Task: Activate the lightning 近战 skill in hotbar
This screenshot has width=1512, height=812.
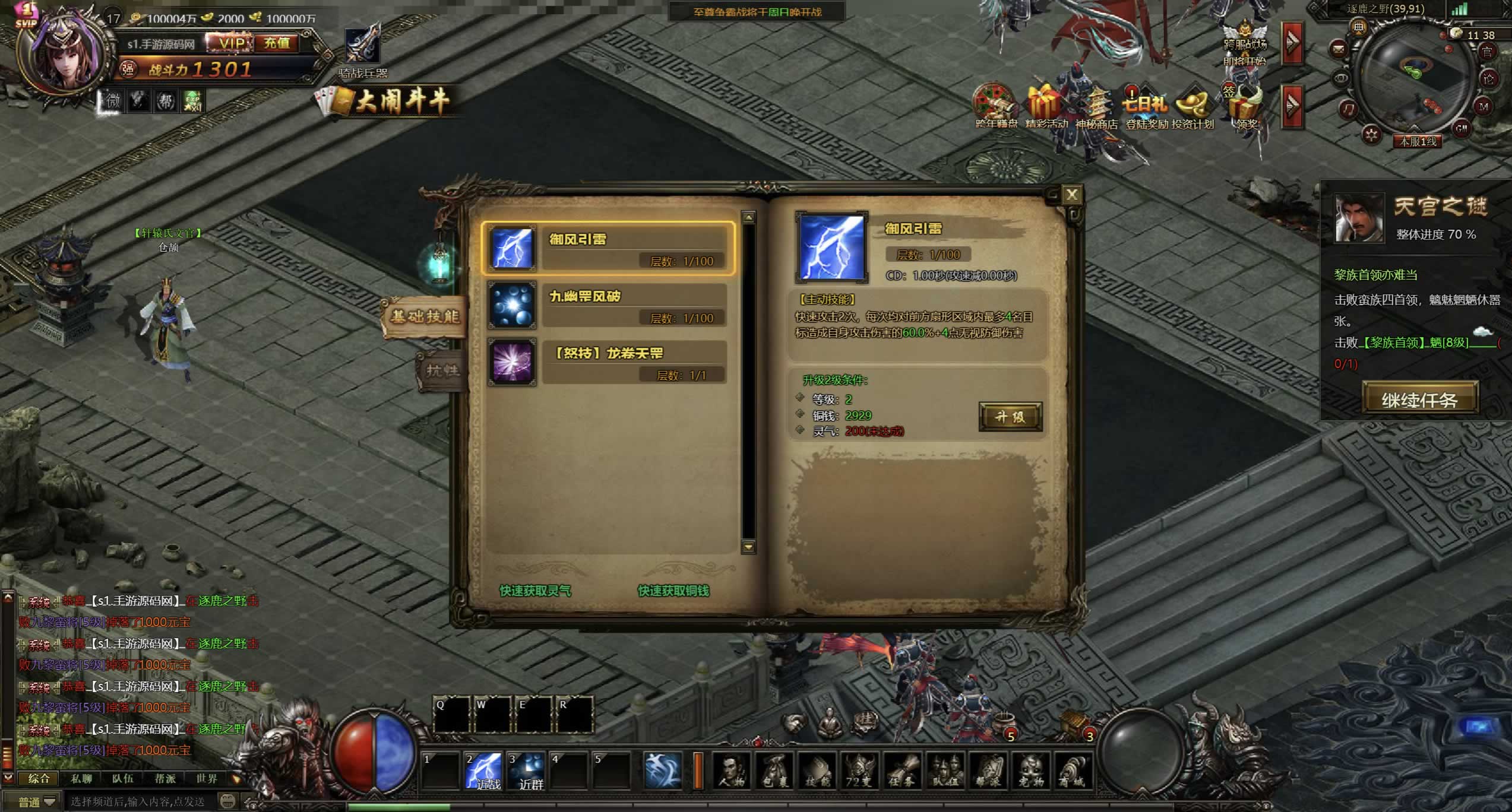Action: (x=483, y=771)
